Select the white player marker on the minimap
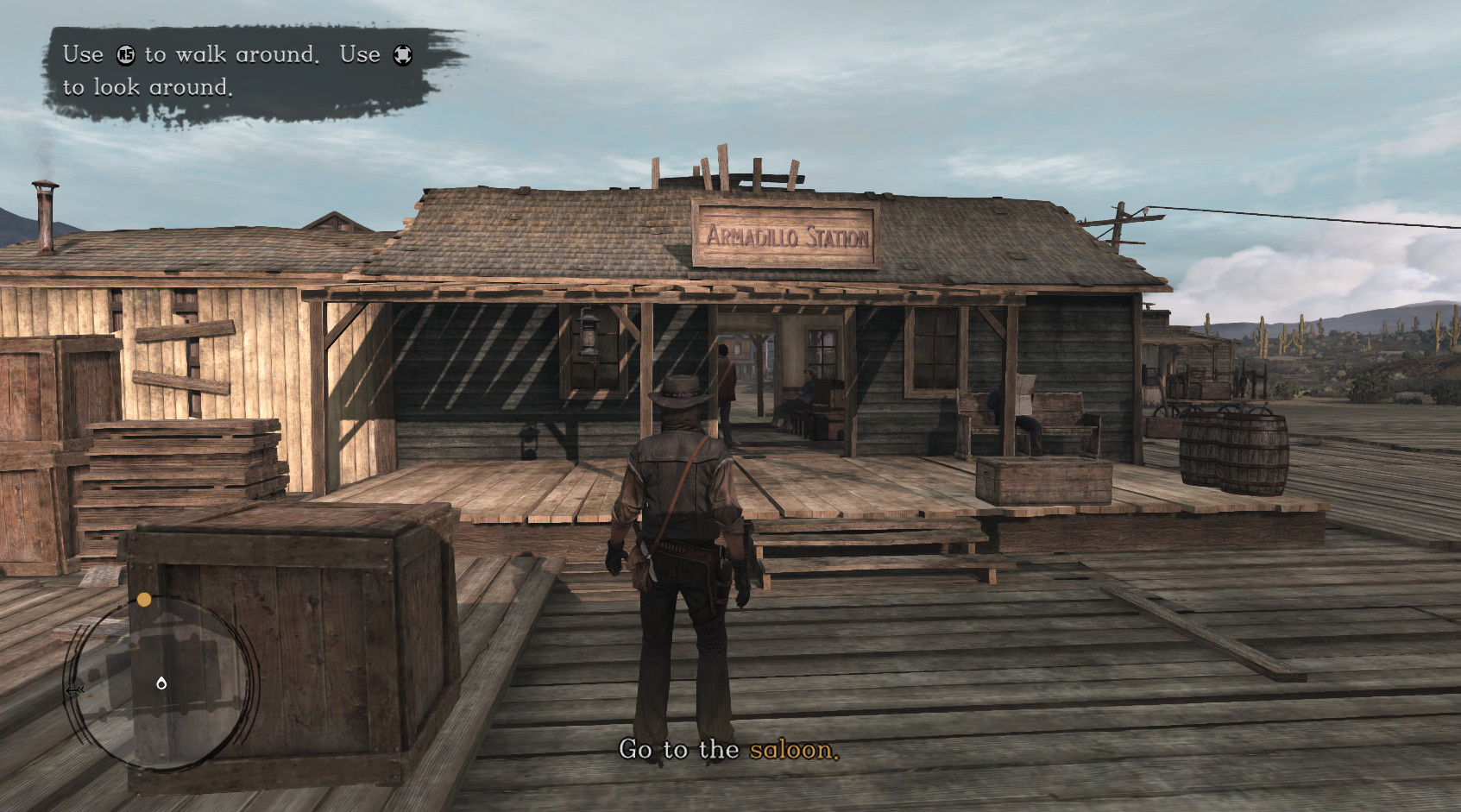This screenshot has height=812, width=1461. 161,683
